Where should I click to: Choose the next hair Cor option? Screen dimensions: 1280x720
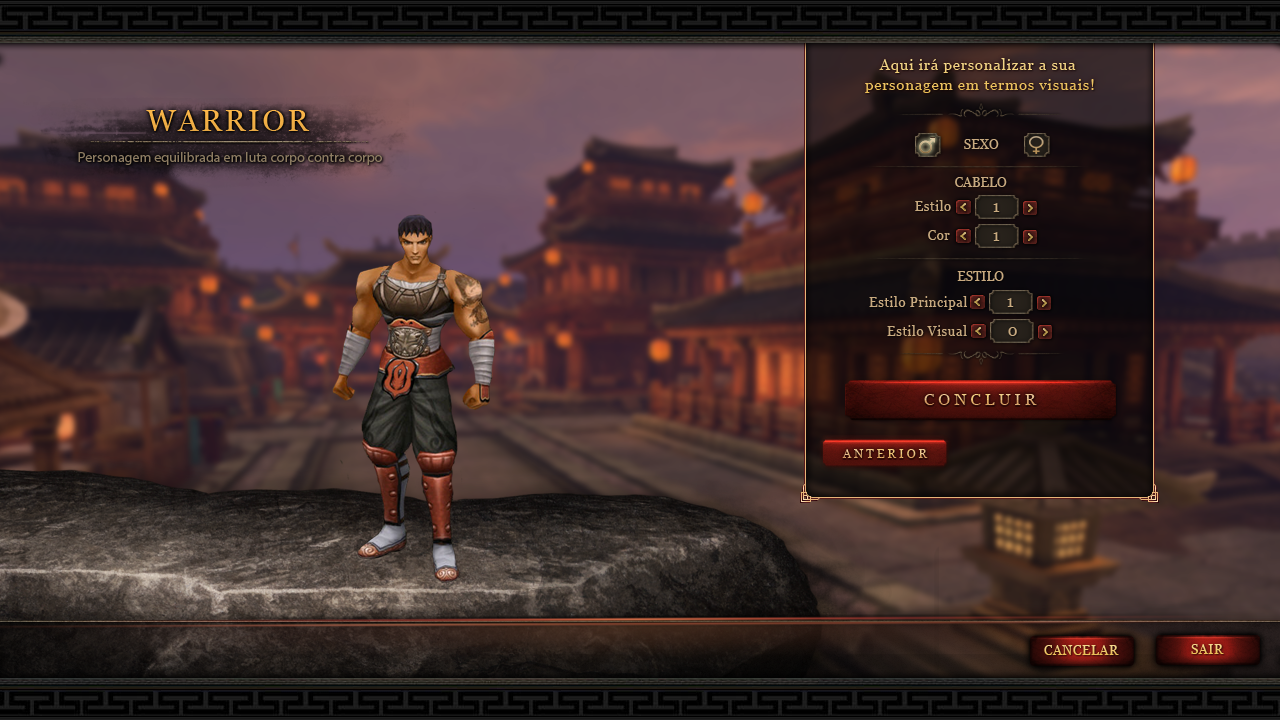(x=1030, y=236)
